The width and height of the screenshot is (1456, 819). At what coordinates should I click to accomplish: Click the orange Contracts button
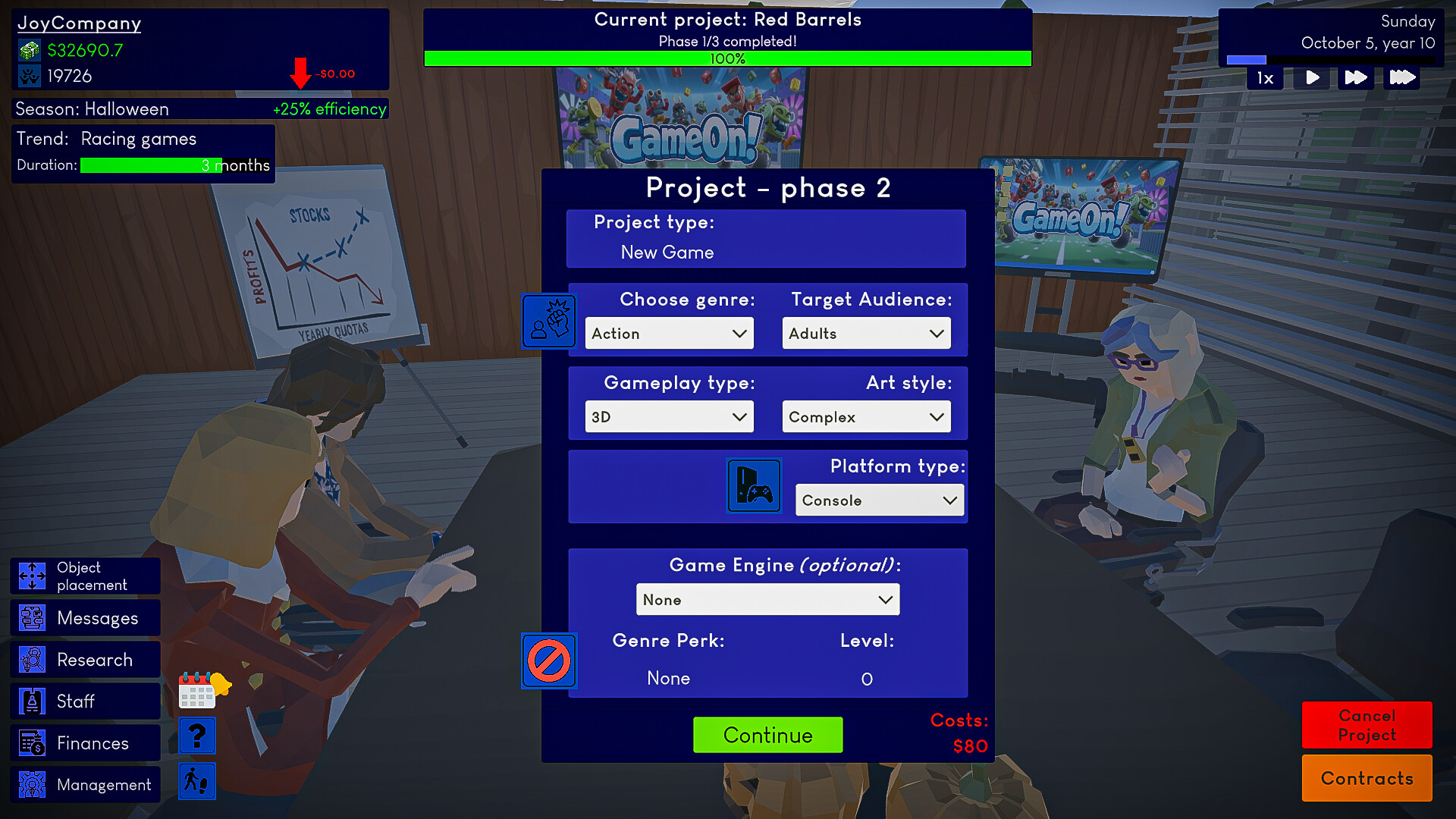[x=1367, y=778]
